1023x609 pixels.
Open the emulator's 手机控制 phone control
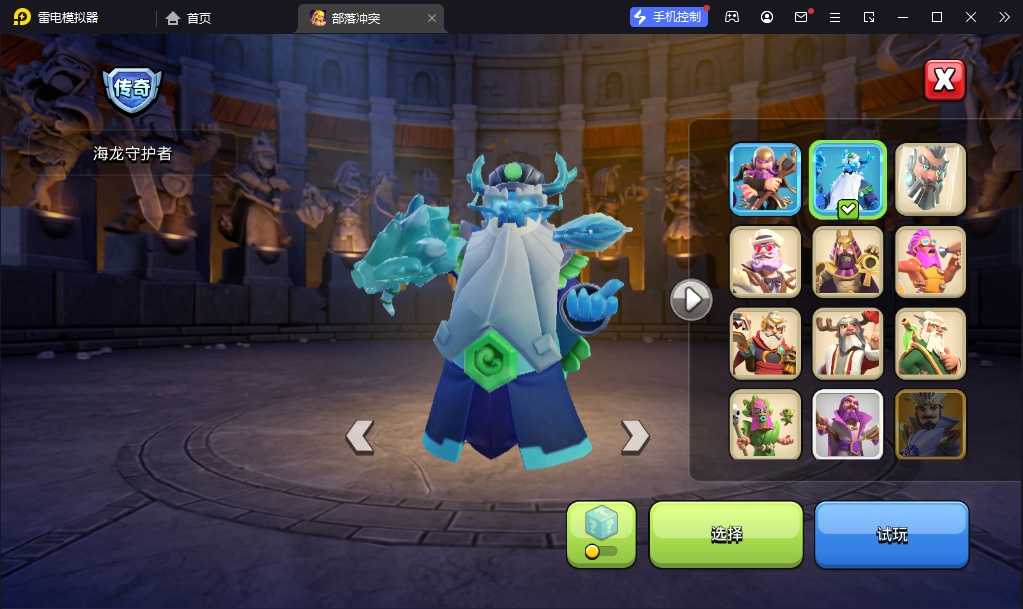click(x=669, y=17)
